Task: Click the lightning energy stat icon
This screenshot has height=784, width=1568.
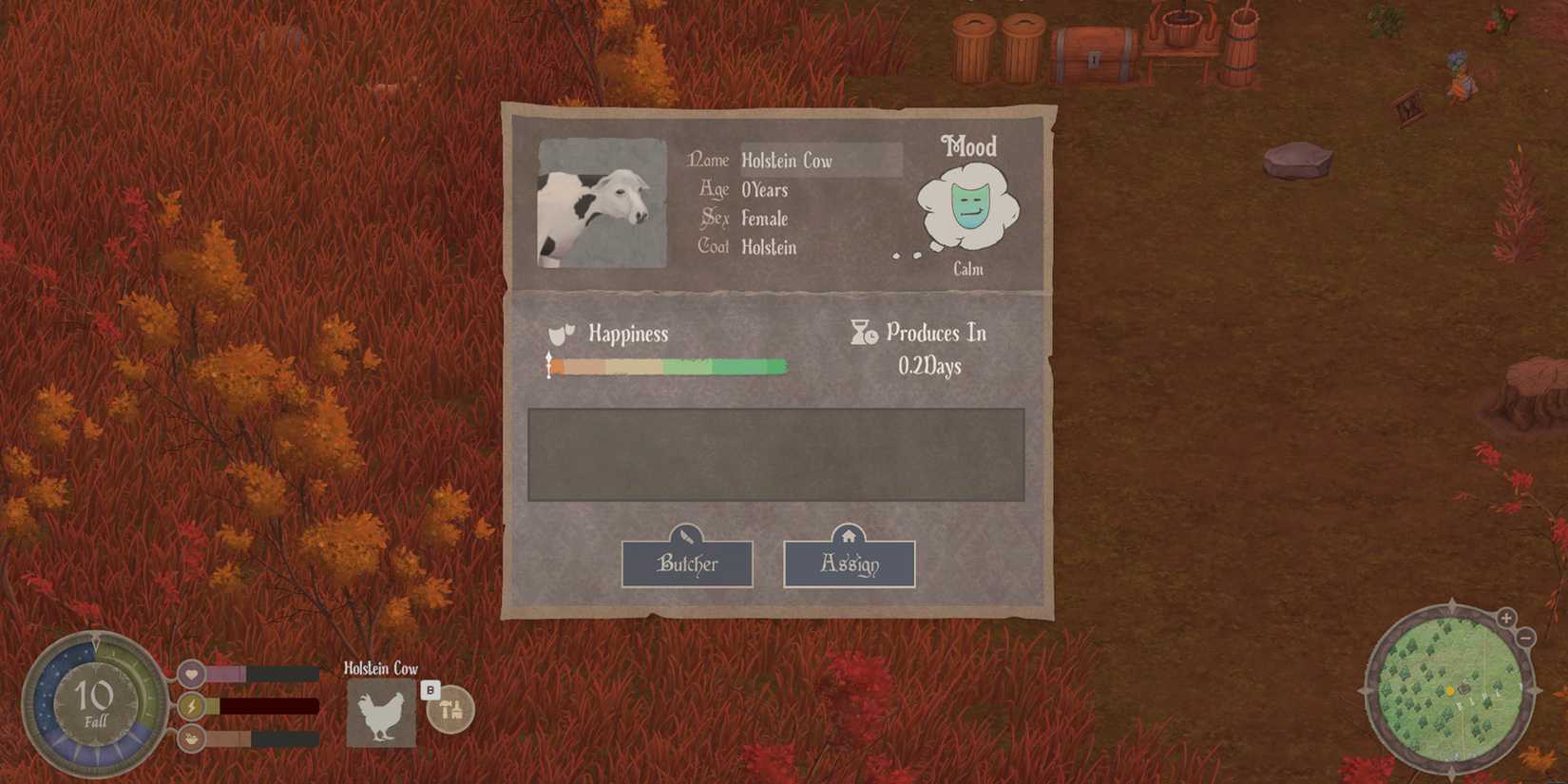Action: point(193,704)
